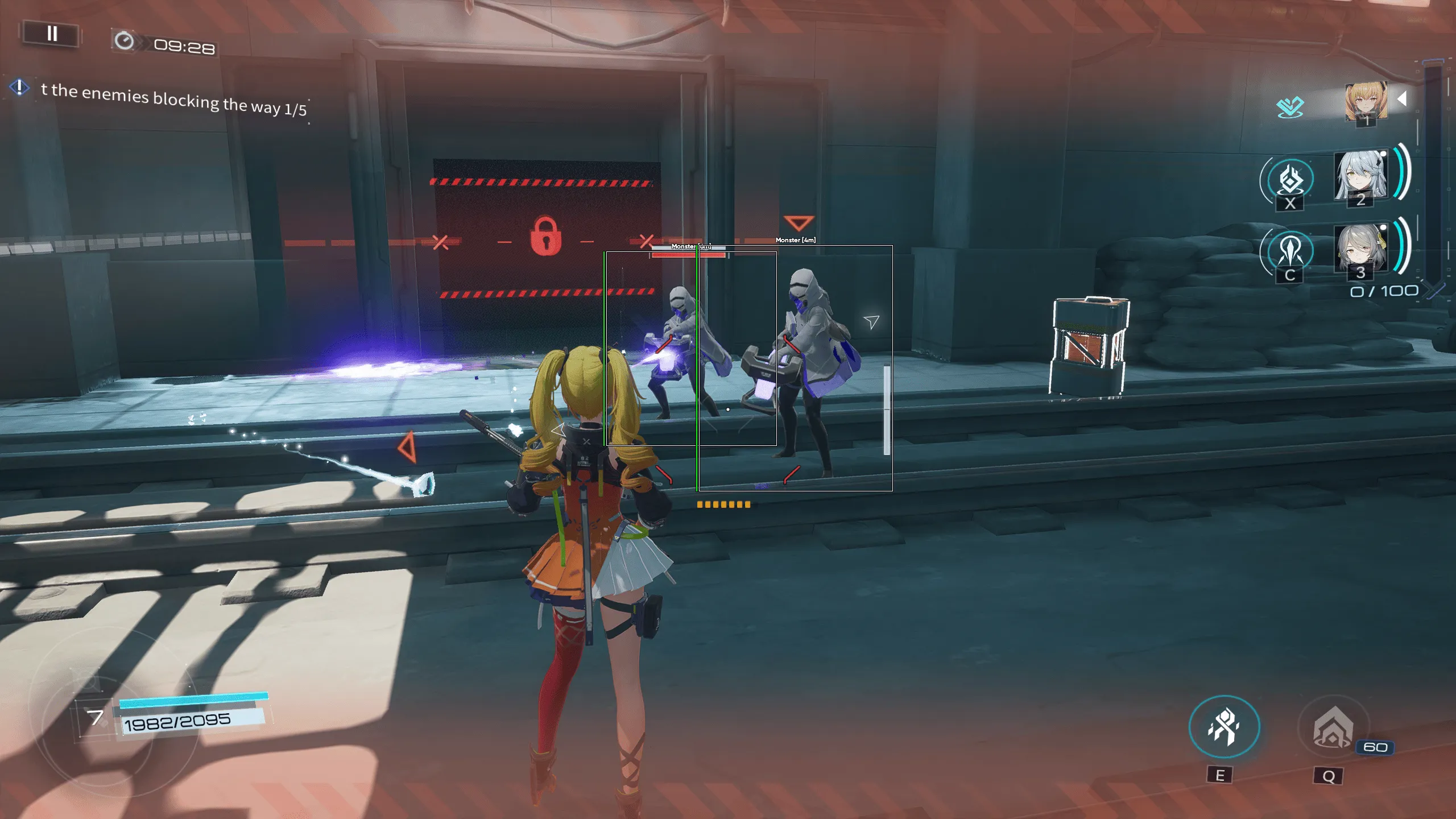Tap the cyan chevron icon beside portraits

pyautogui.click(x=1289, y=106)
